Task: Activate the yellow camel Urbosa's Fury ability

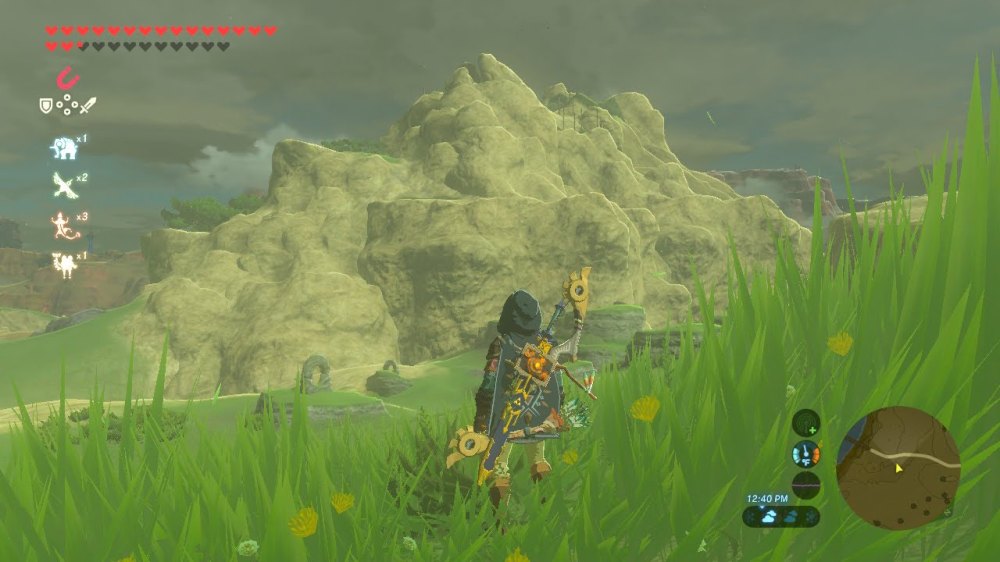Action: click(x=64, y=265)
